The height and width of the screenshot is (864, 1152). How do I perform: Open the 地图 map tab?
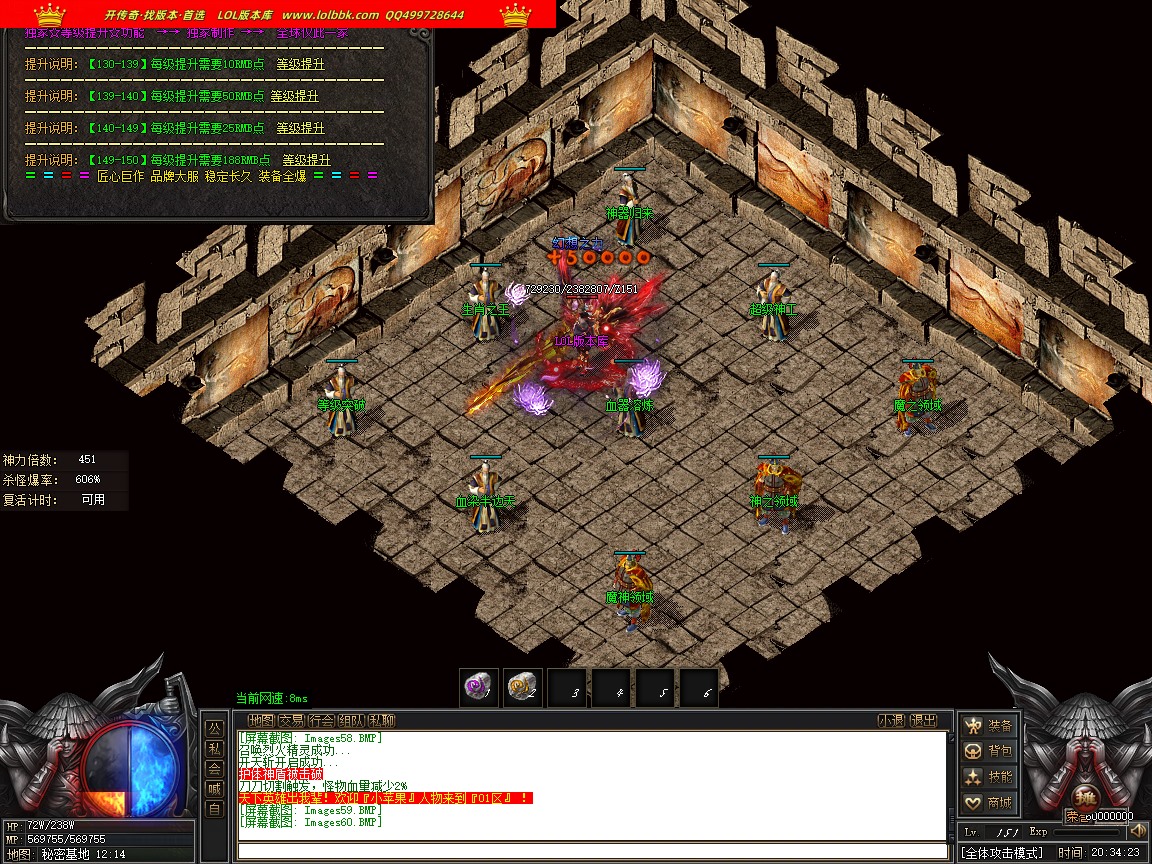pos(261,721)
